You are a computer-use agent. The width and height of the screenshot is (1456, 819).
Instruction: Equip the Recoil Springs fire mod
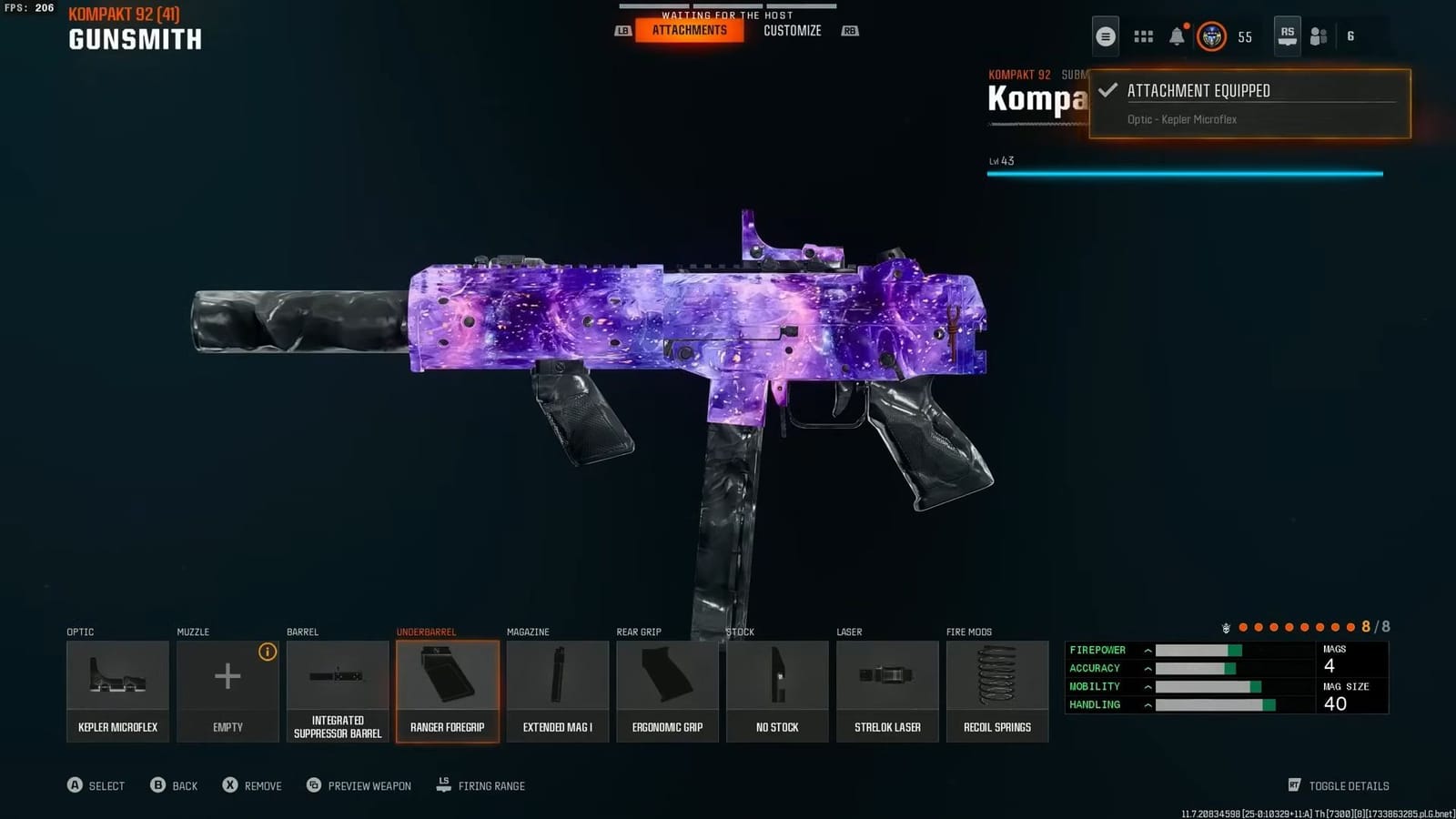(996, 689)
